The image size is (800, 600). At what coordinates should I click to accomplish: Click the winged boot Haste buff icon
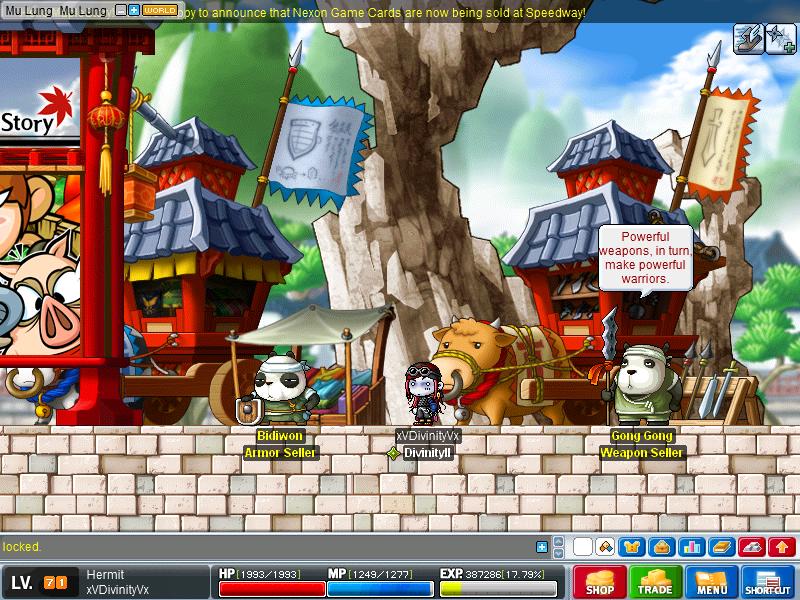[748, 38]
